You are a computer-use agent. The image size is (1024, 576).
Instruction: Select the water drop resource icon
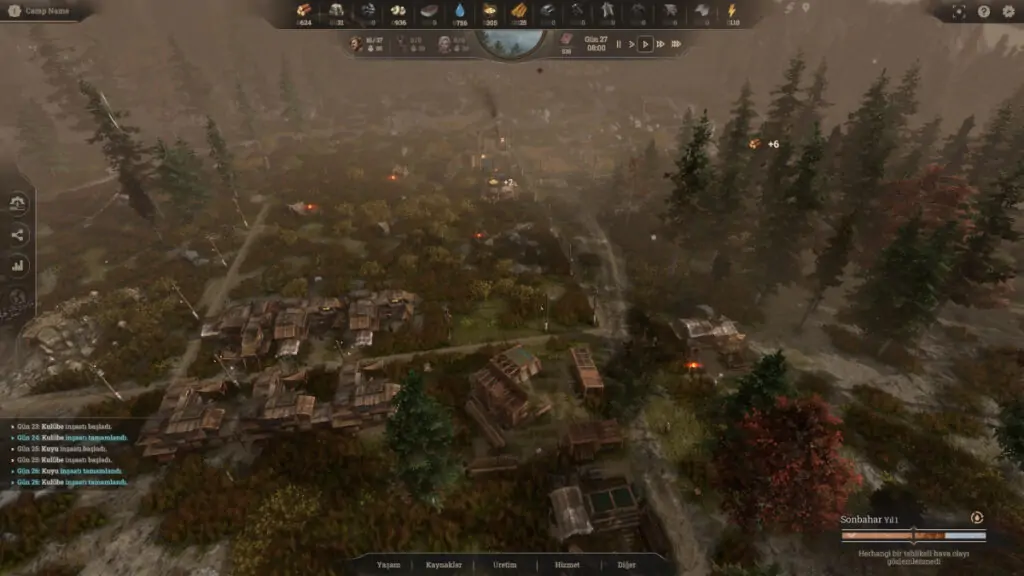click(x=460, y=10)
